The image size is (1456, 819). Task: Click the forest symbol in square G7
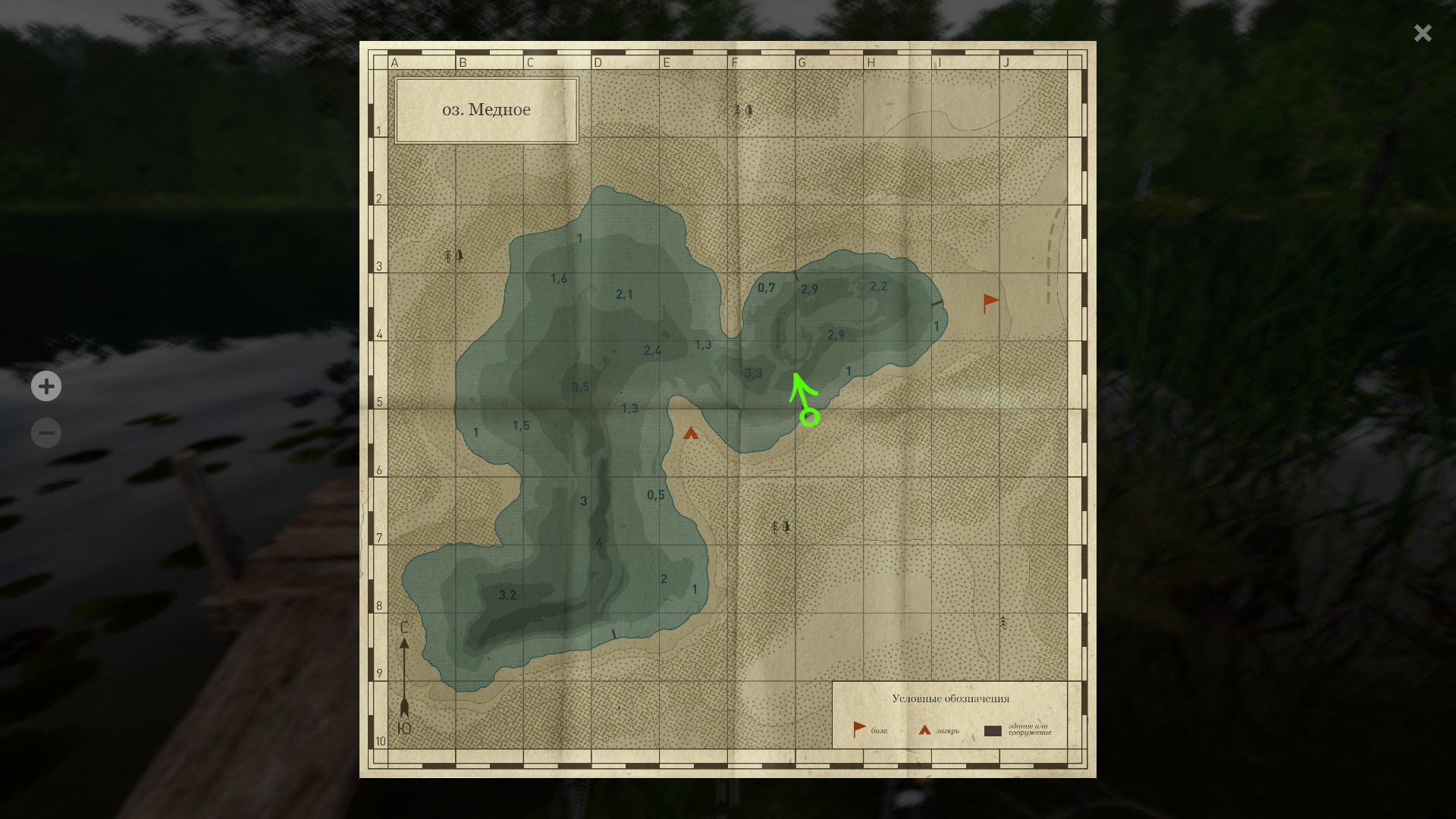[780, 526]
